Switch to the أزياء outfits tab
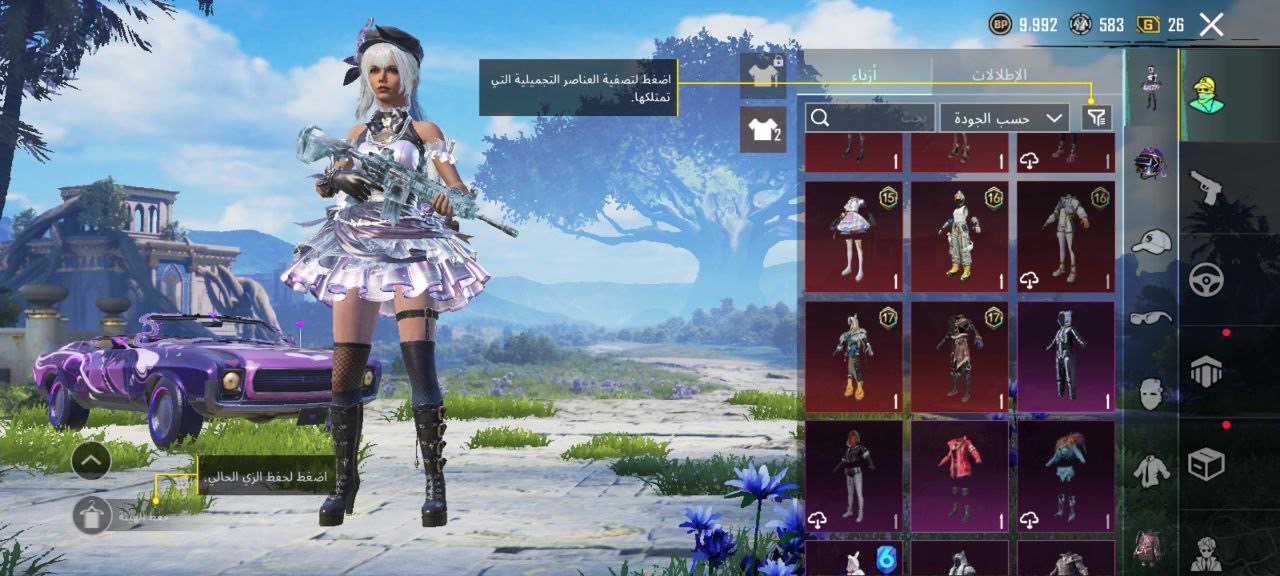 [x=868, y=75]
